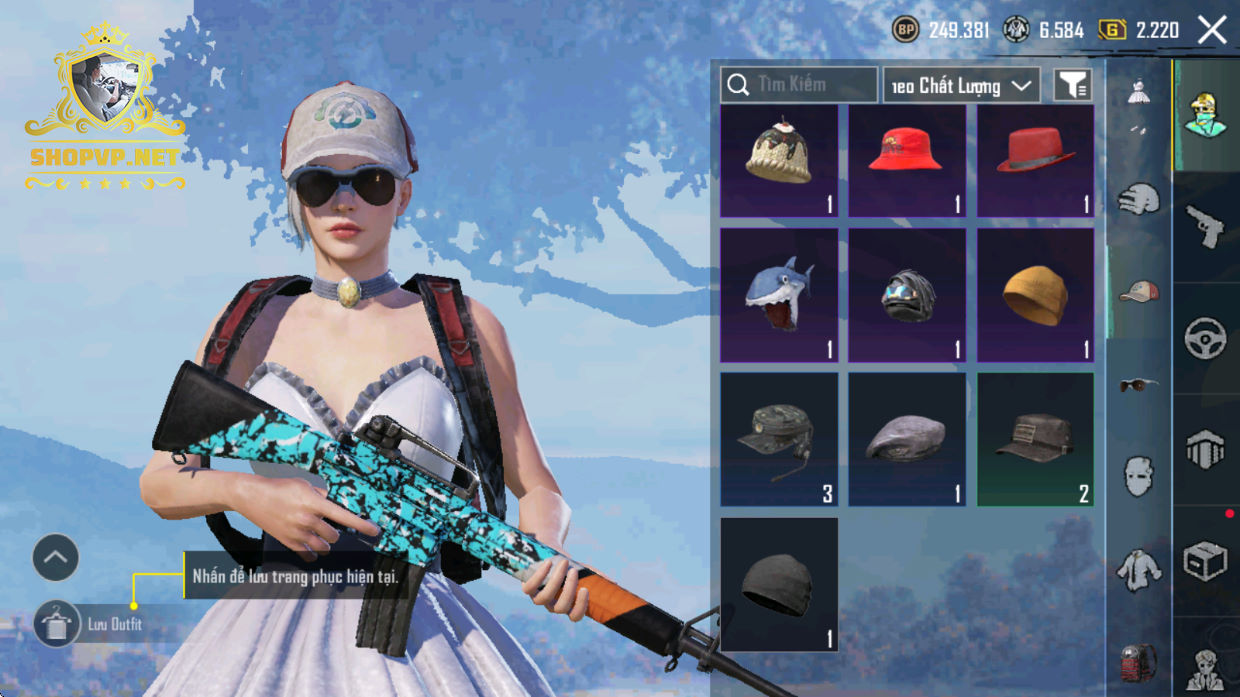Open the quality sort dropdown
The height and width of the screenshot is (697, 1240).
click(961, 86)
